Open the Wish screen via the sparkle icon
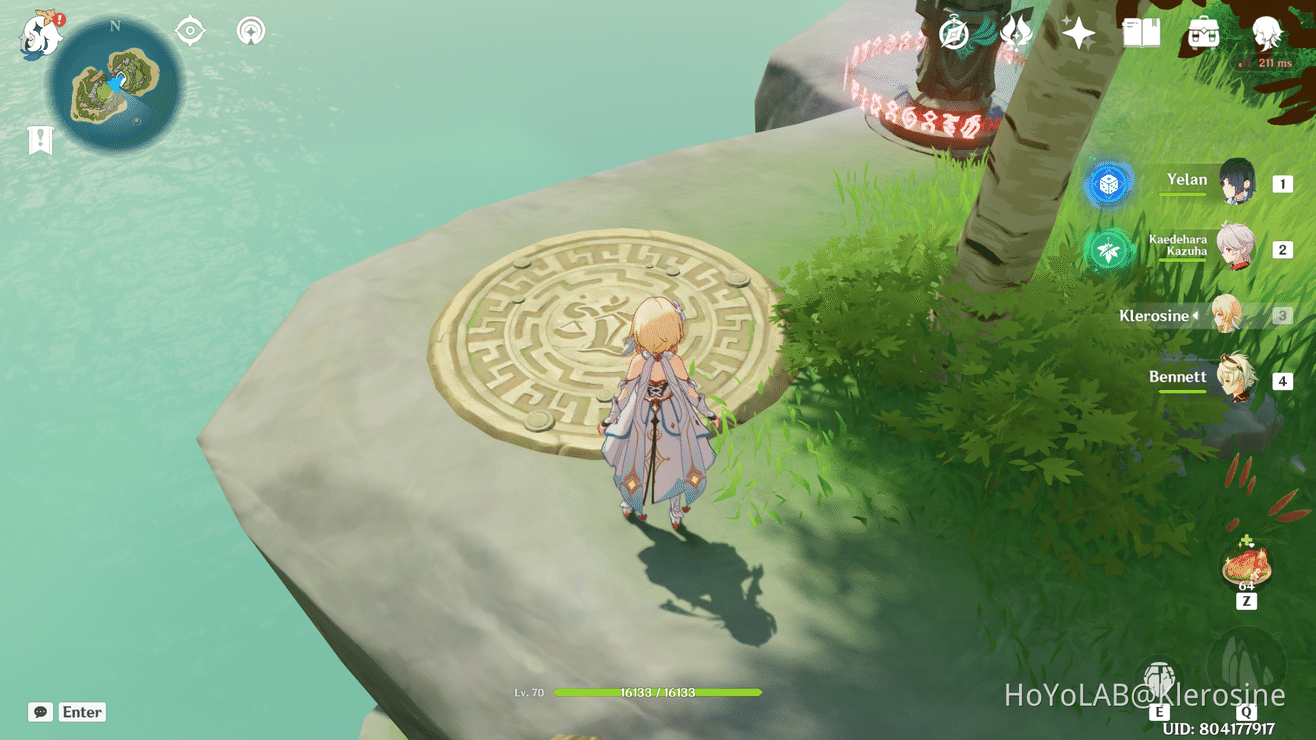Viewport: 1316px width, 740px height. click(1077, 33)
